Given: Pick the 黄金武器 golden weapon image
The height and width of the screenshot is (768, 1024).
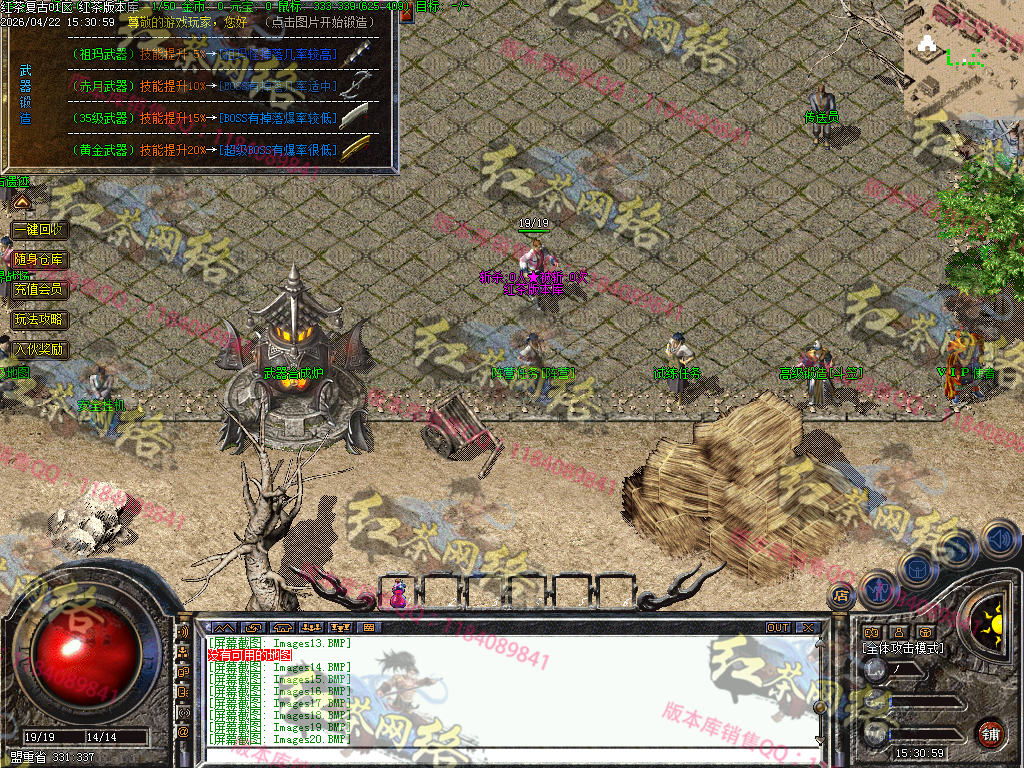Looking at the screenshot, I should (x=355, y=150).
